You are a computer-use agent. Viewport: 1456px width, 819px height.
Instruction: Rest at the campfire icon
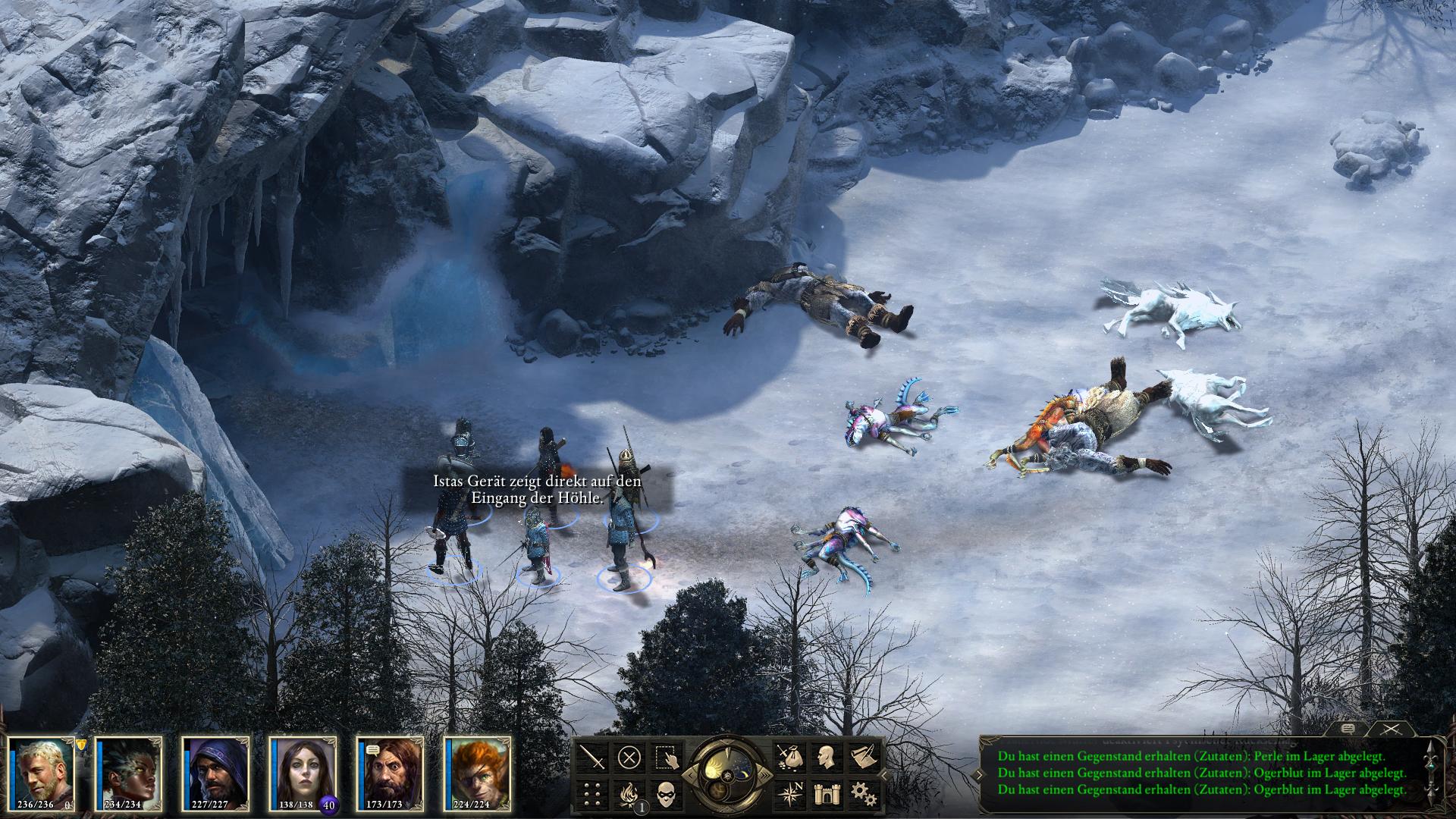(629, 793)
